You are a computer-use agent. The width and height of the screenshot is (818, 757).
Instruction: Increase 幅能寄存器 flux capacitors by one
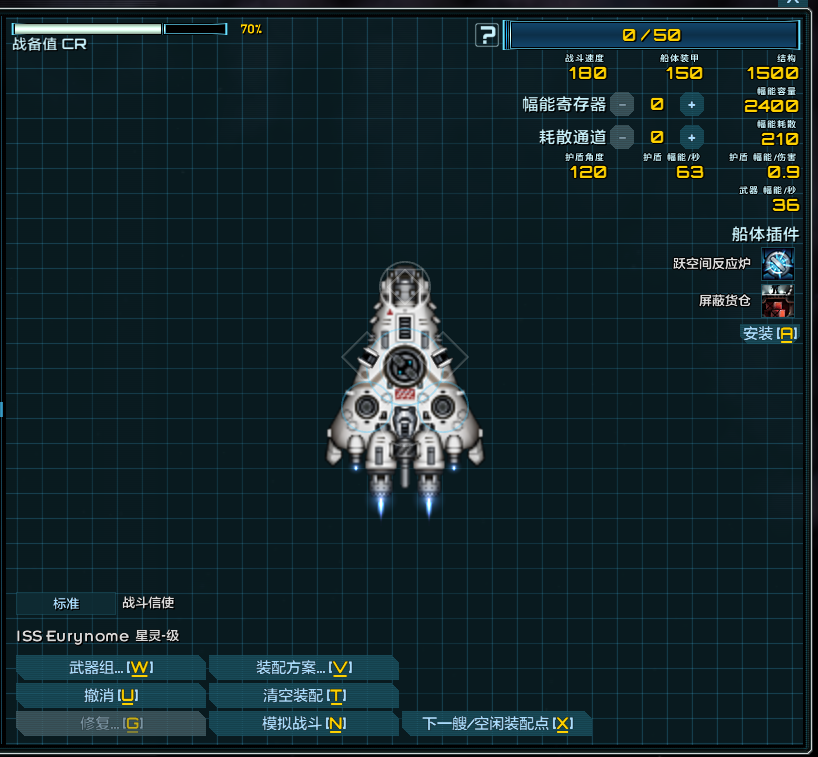[691, 104]
